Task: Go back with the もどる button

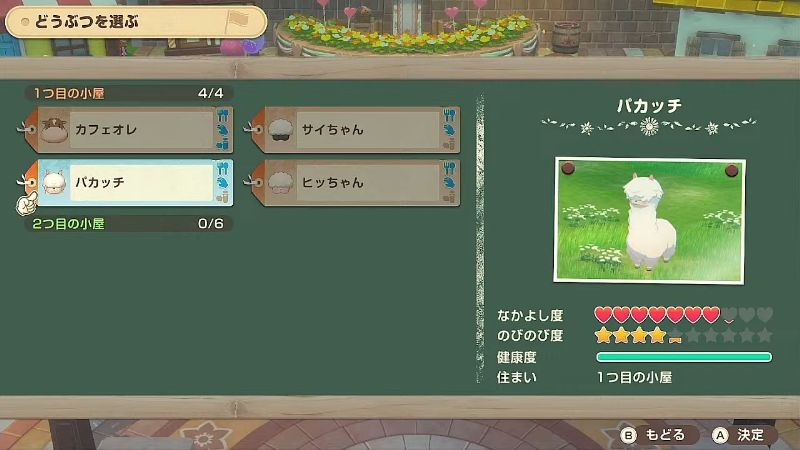Action: 655,435
